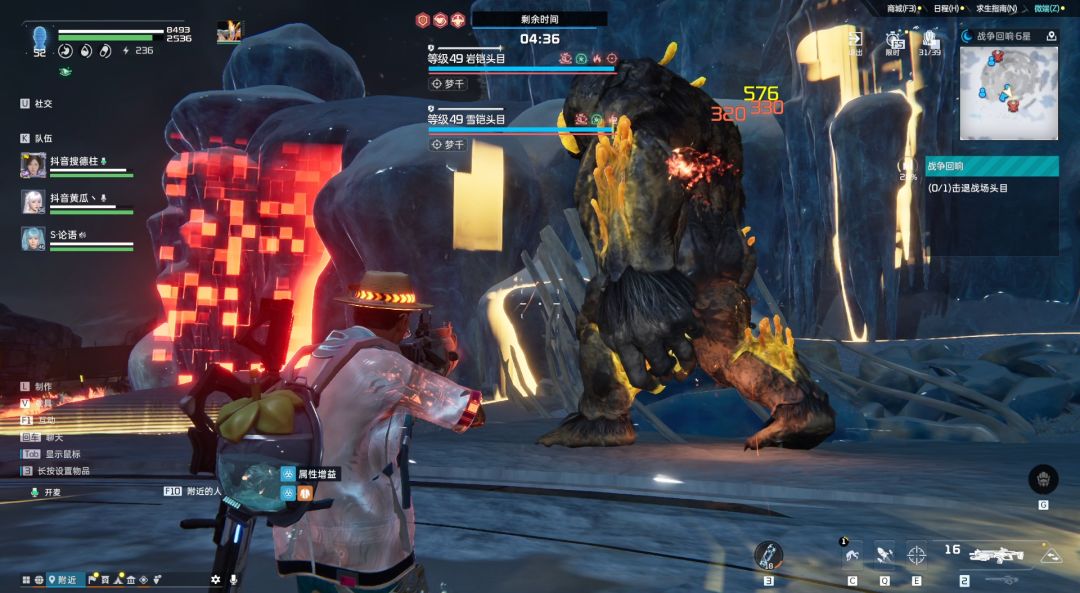Open the 求生指南 survival guide
The width and height of the screenshot is (1080, 593).
[x=996, y=8]
